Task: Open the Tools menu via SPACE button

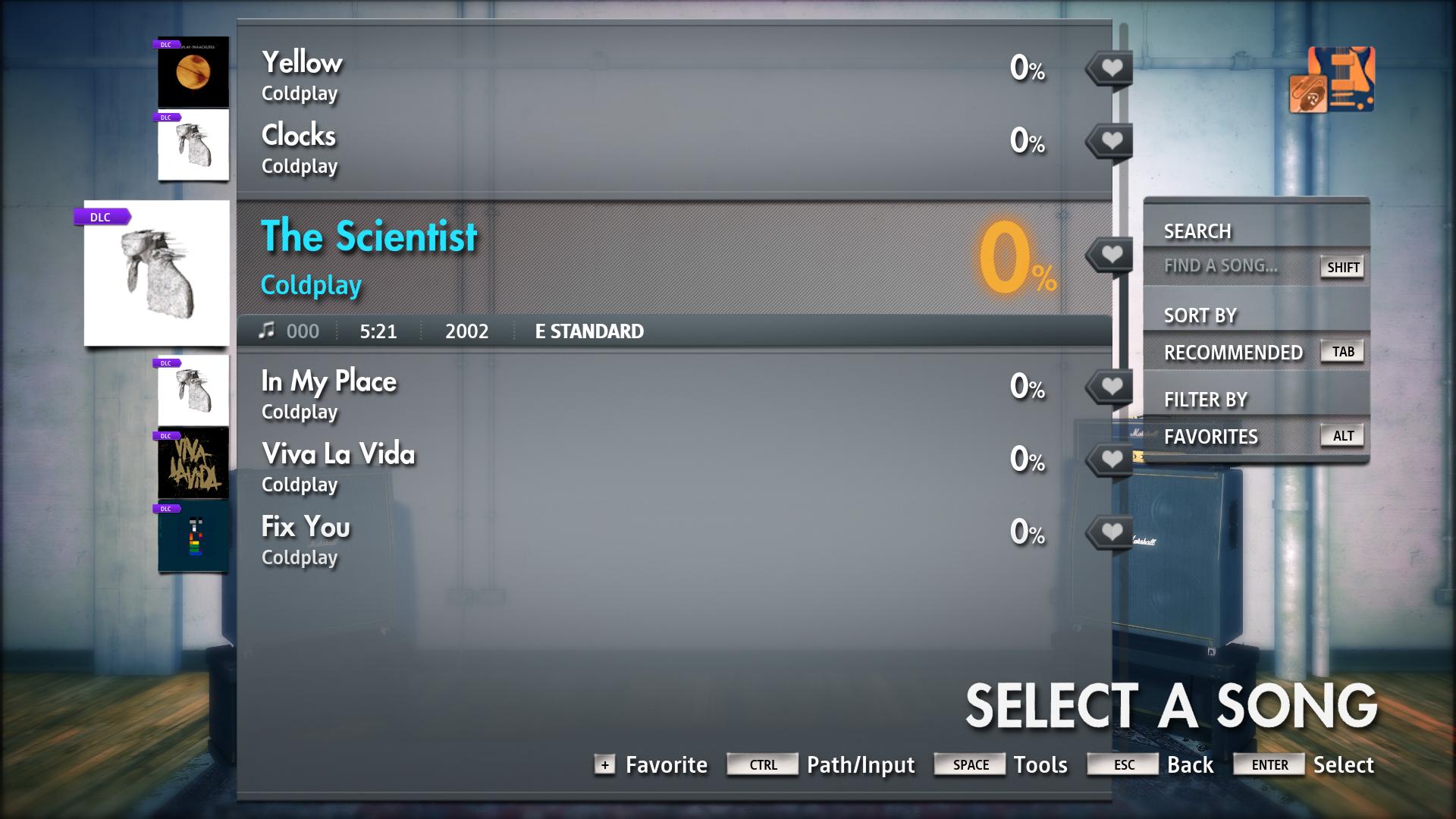Action: click(x=969, y=764)
